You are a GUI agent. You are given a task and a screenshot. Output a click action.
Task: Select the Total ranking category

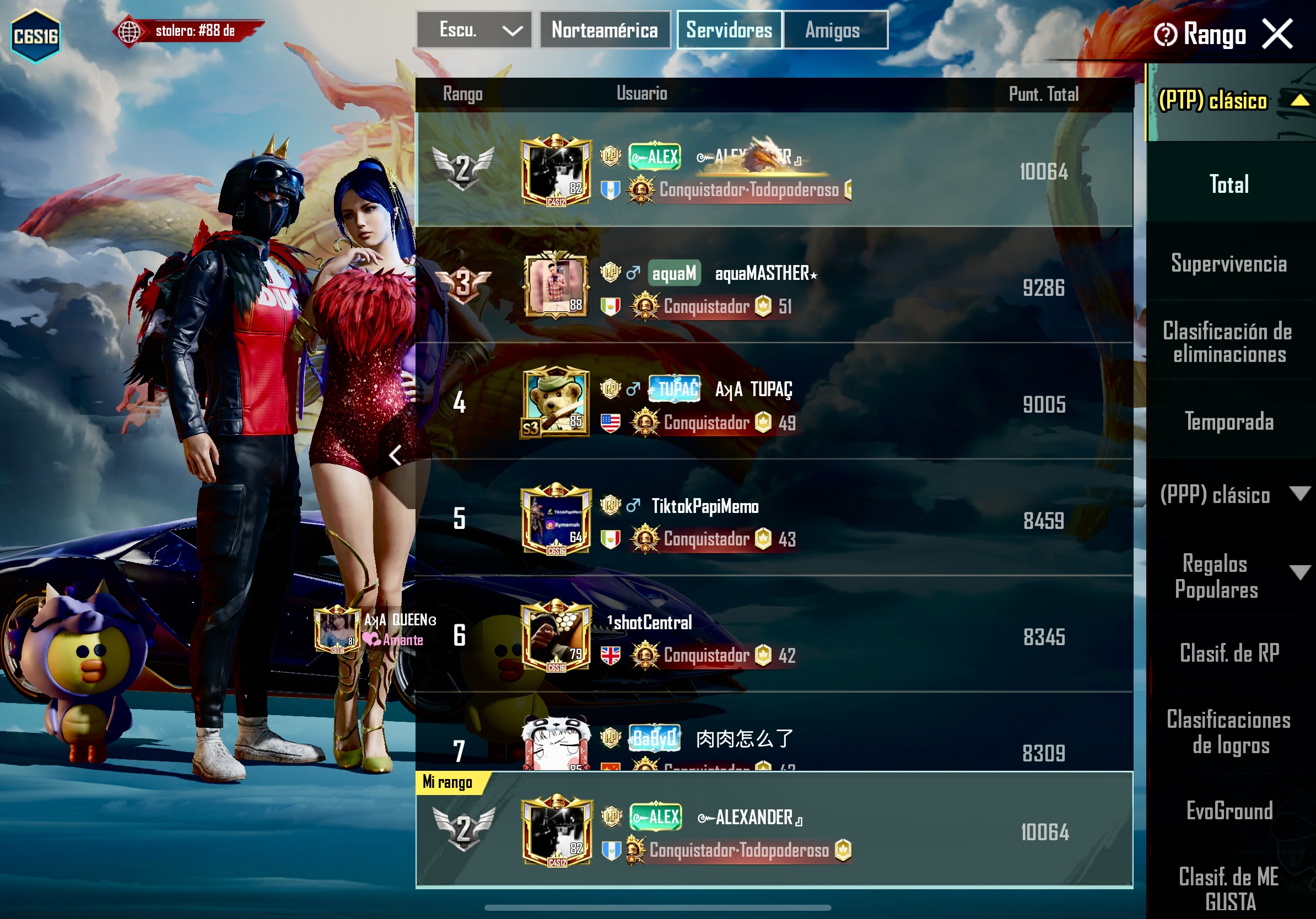(1229, 185)
